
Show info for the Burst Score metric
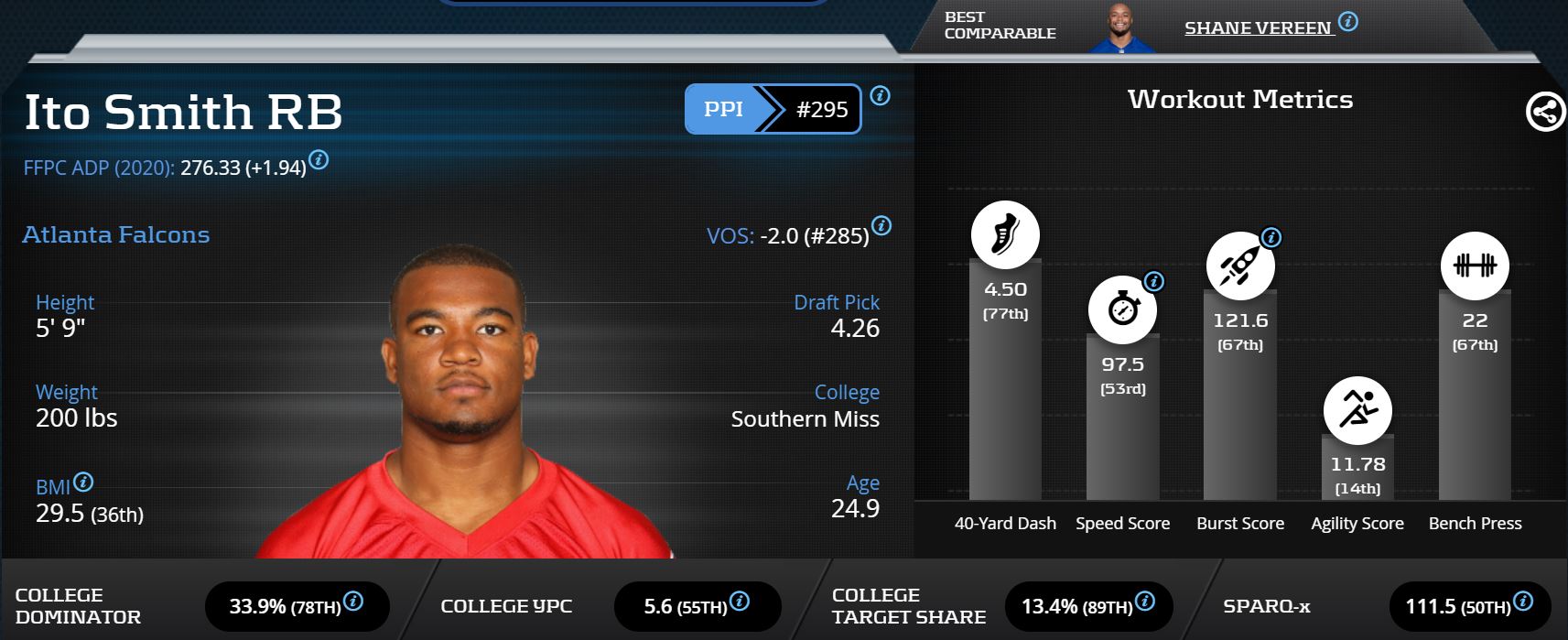[1271, 238]
